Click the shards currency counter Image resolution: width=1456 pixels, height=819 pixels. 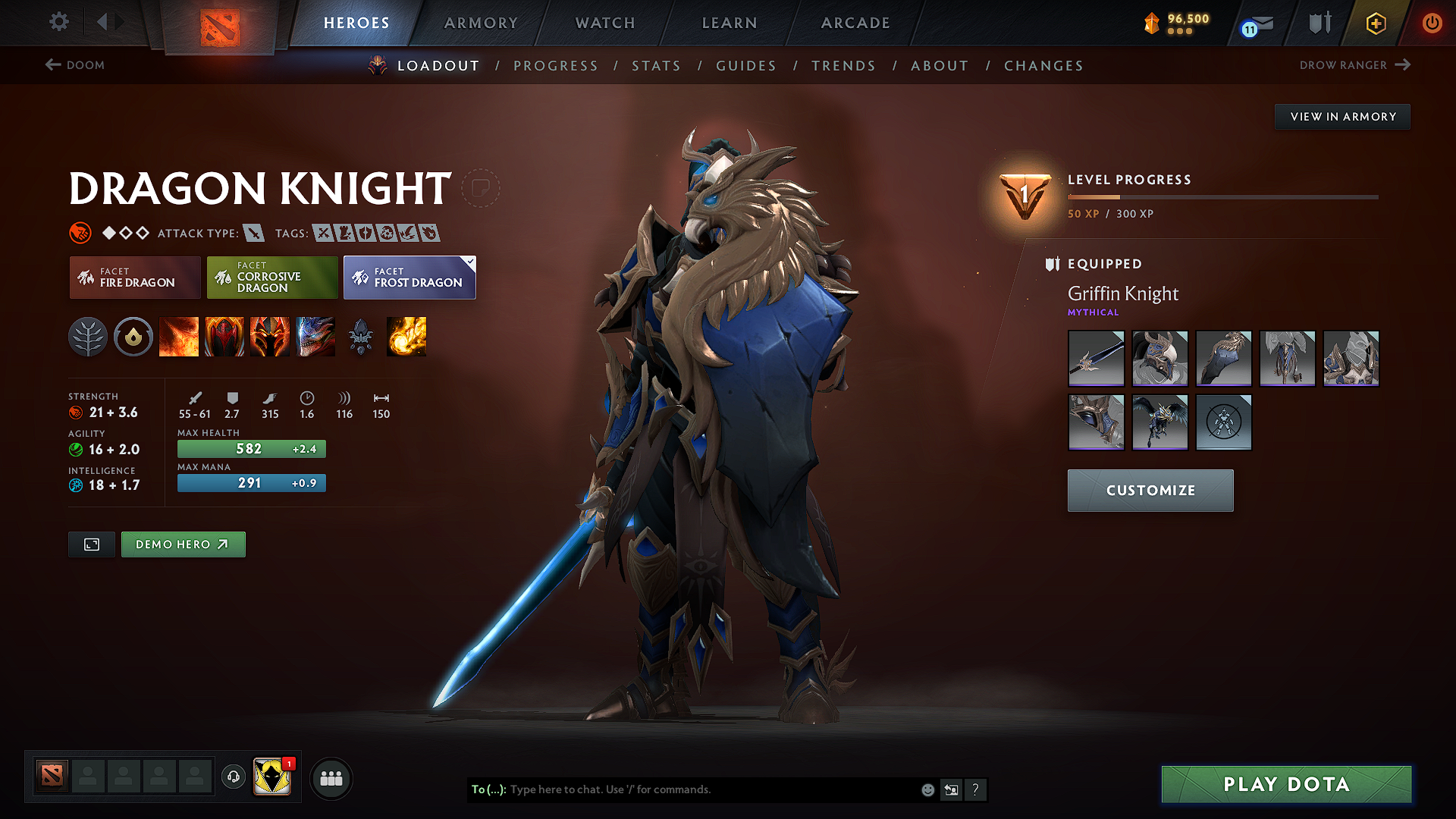pos(1175,23)
